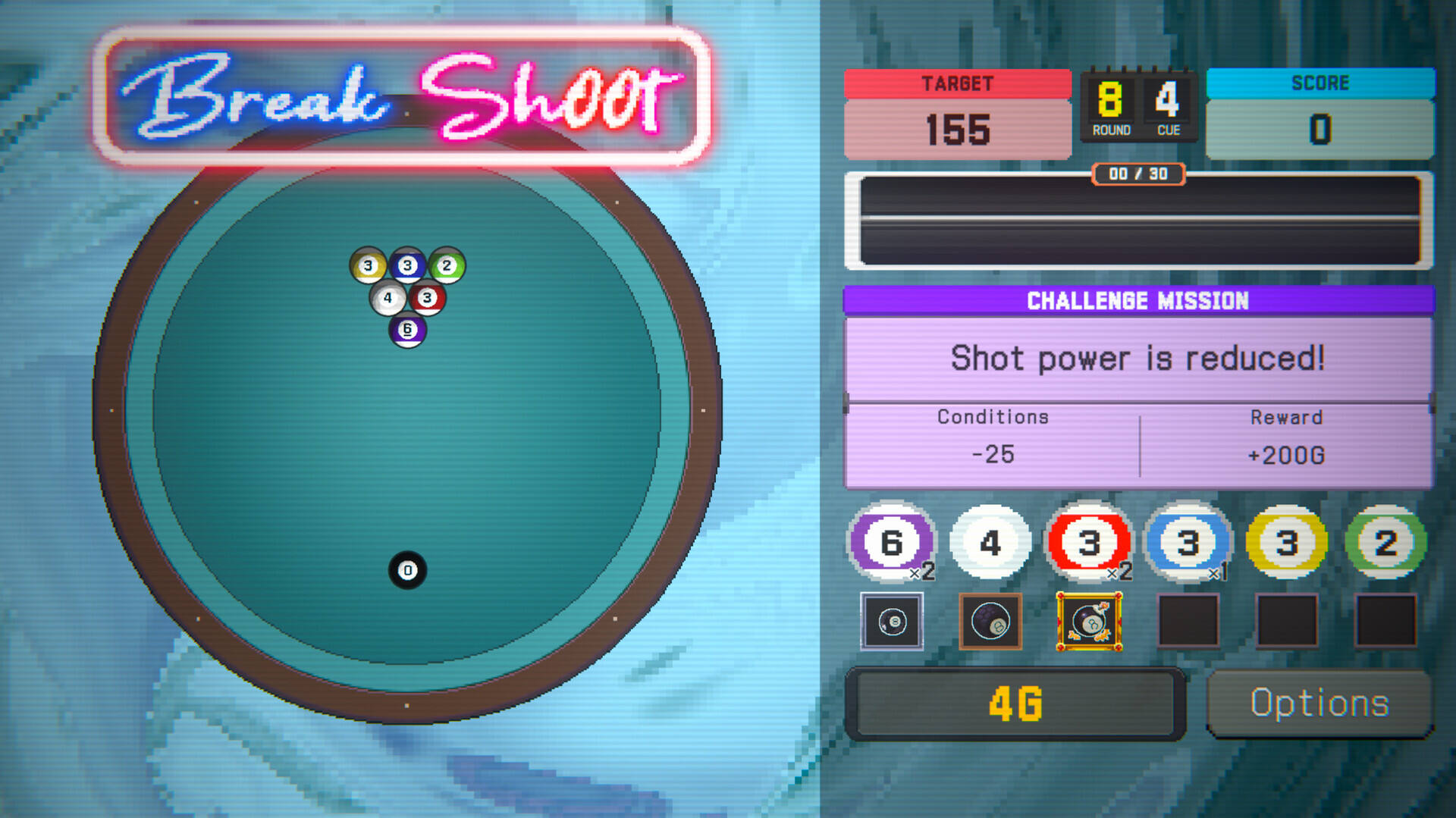The width and height of the screenshot is (1456, 818).
Task: Open the small silver-framed 8-ball item
Action: [892, 622]
